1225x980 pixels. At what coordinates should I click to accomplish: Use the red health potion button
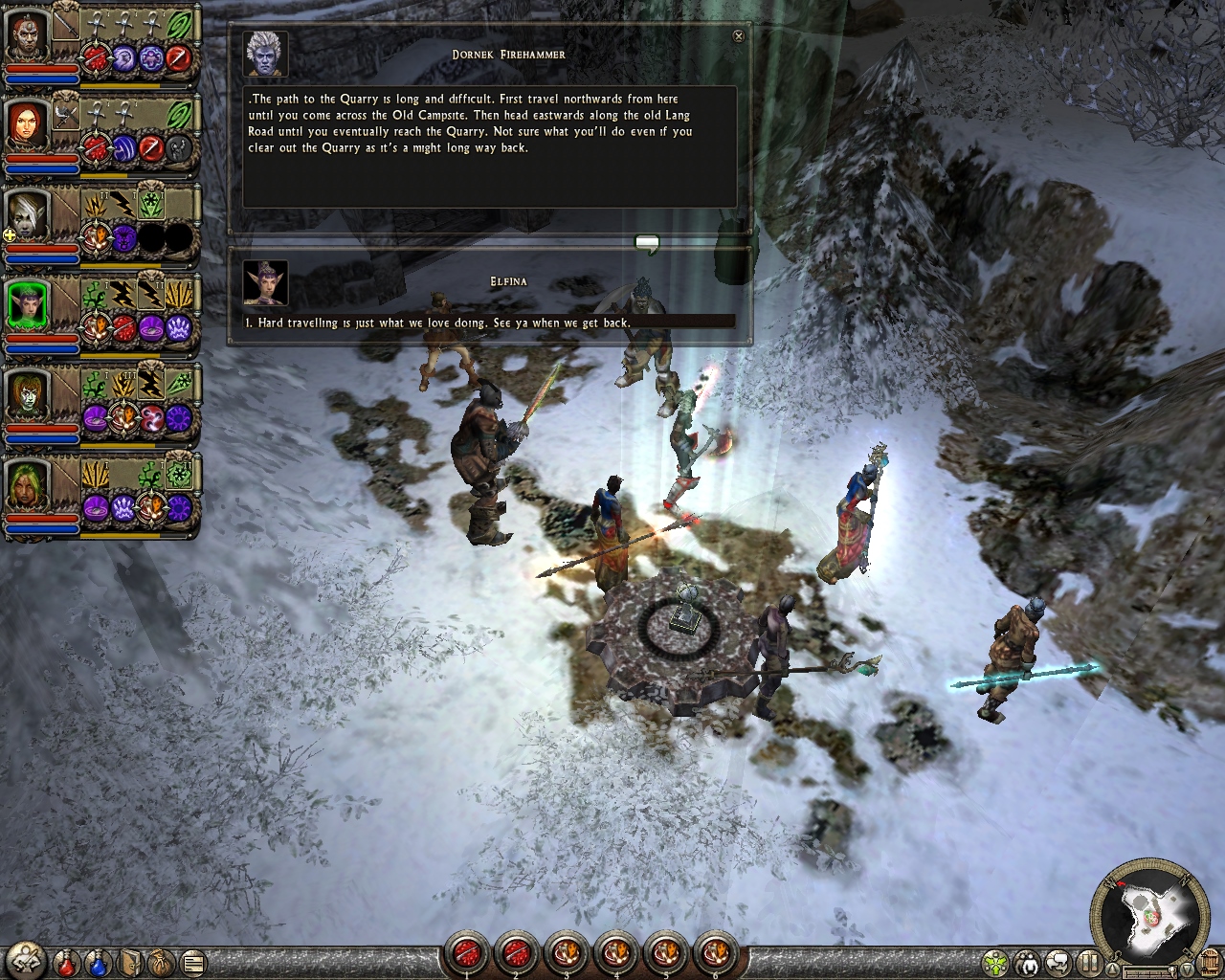coord(67,961)
